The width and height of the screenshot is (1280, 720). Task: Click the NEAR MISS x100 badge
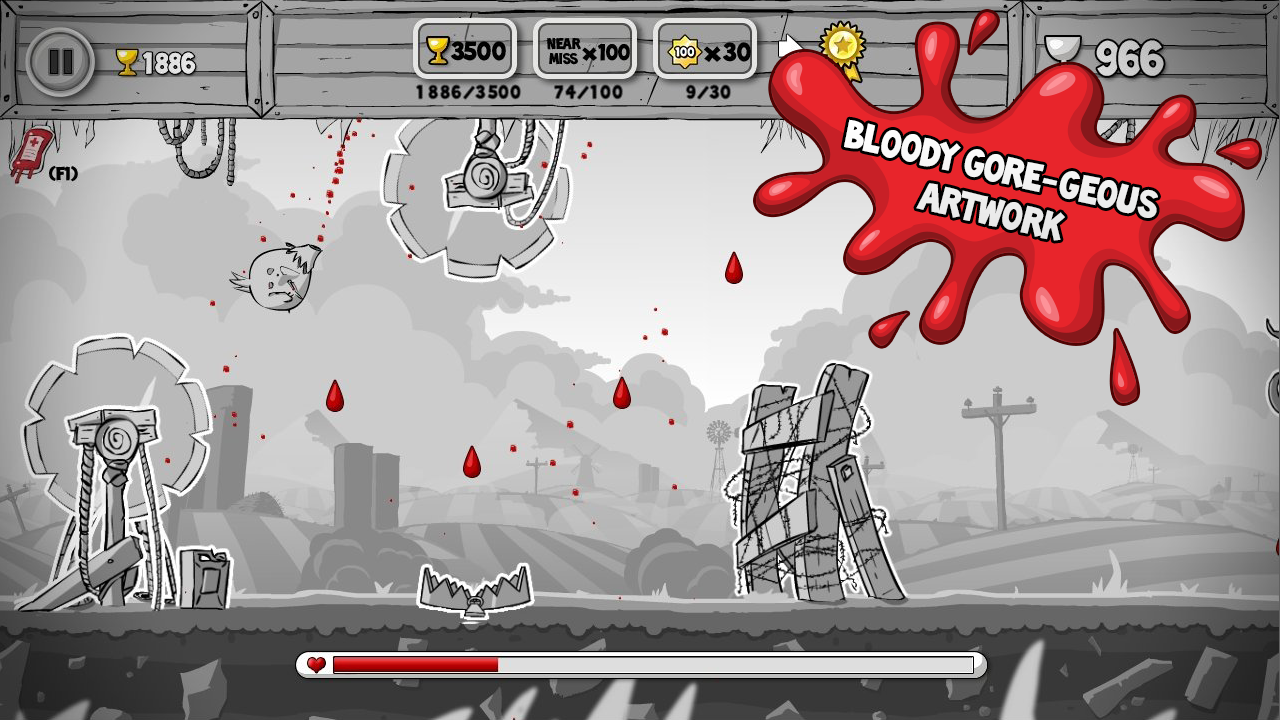pyautogui.click(x=585, y=48)
